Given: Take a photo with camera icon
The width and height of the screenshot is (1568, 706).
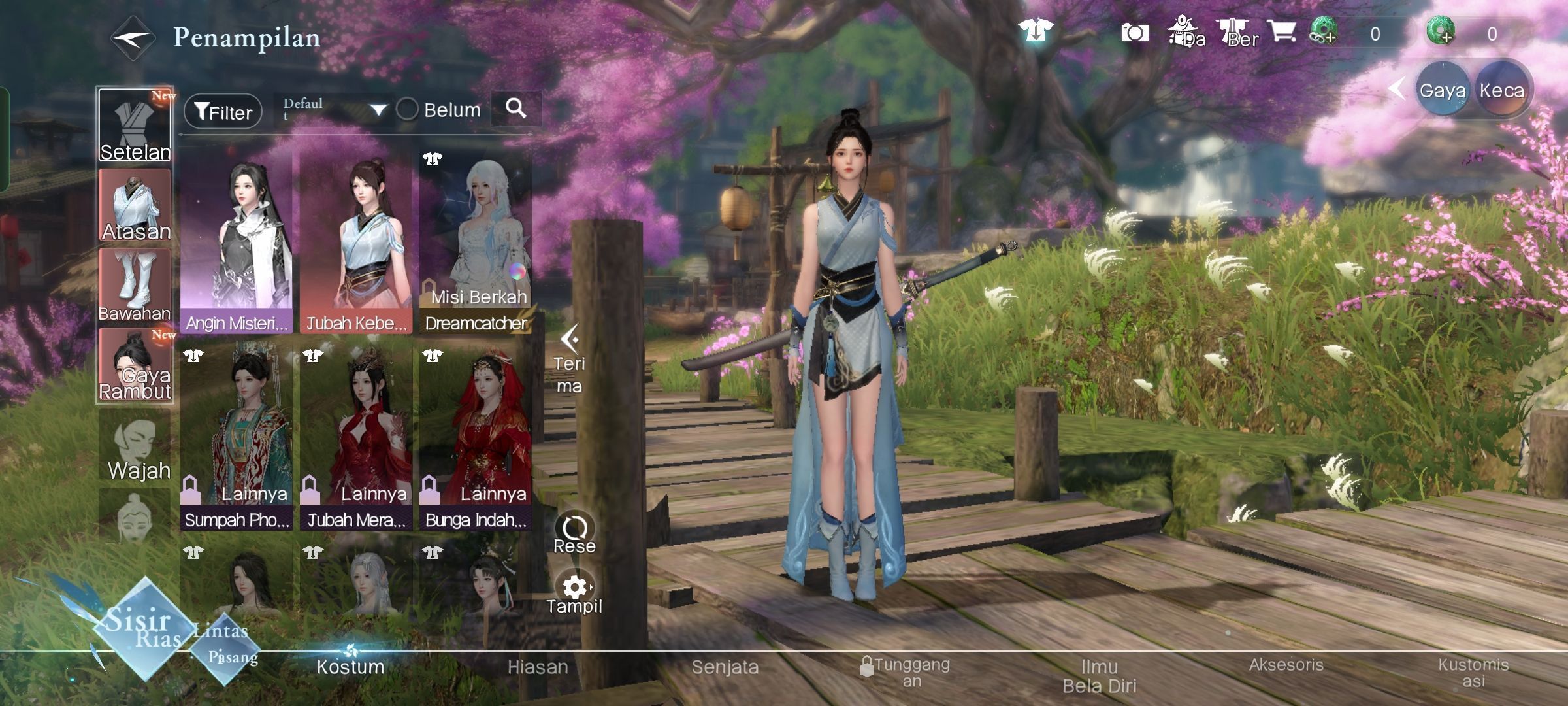Looking at the screenshot, I should [x=1135, y=33].
